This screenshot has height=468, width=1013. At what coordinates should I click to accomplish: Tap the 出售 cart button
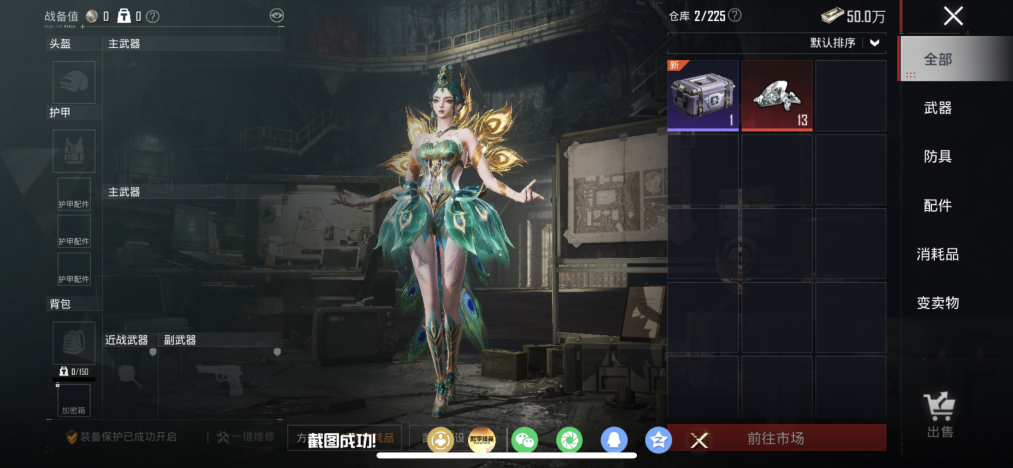click(939, 415)
